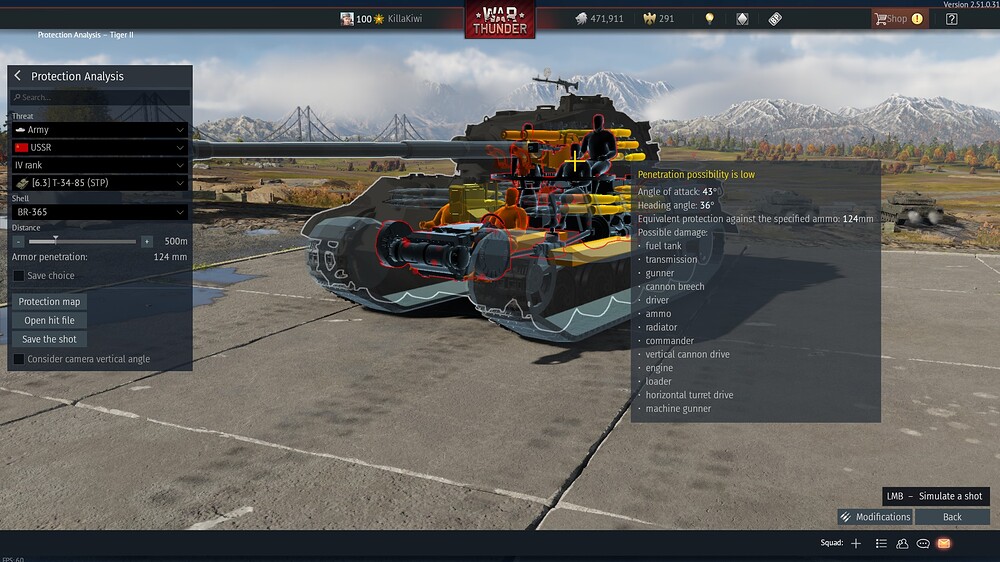Choose Save the shot
The height and width of the screenshot is (562, 1000).
click(49, 340)
